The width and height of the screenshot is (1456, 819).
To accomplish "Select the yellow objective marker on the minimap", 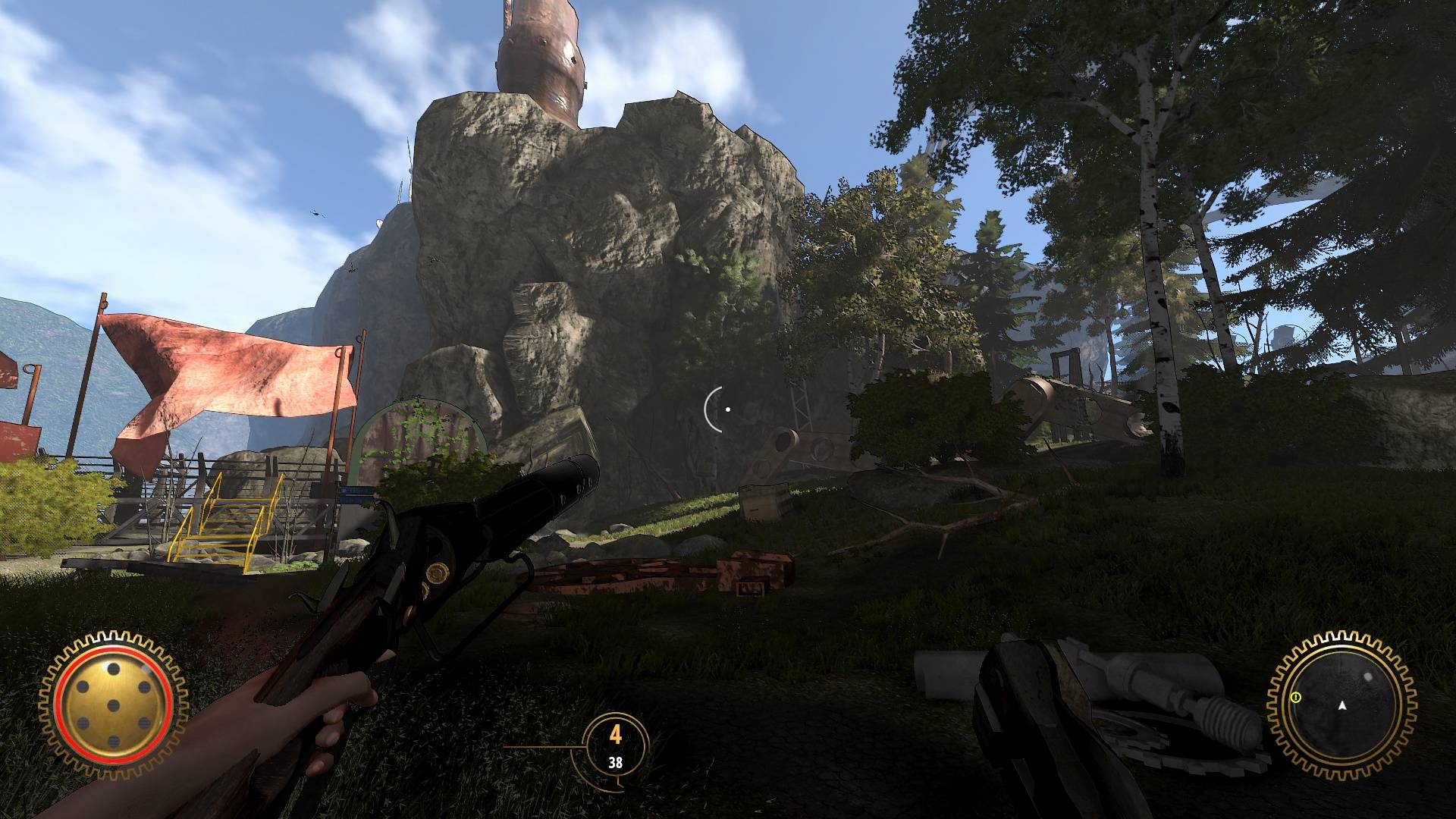I will click(1296, 696).
